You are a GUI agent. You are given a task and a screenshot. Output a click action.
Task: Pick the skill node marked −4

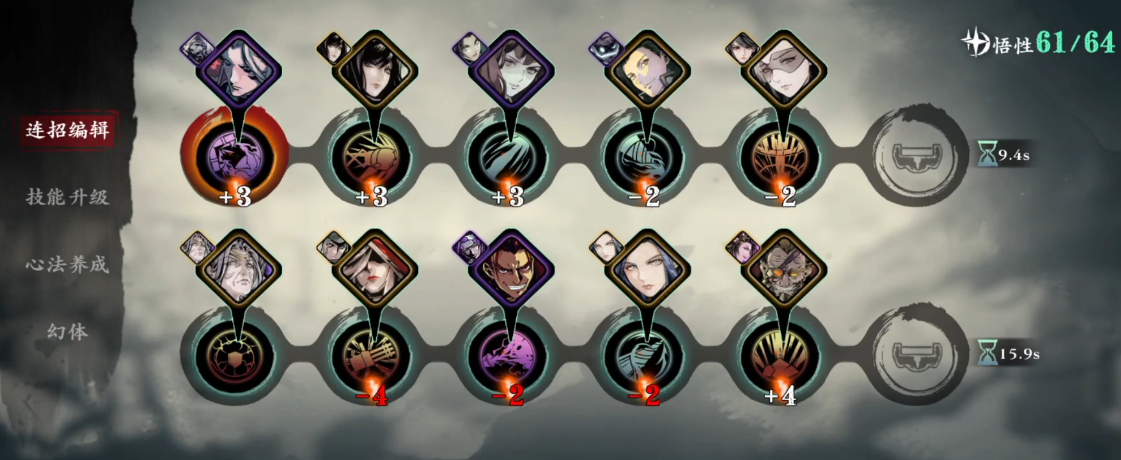[x=372, y=354]
